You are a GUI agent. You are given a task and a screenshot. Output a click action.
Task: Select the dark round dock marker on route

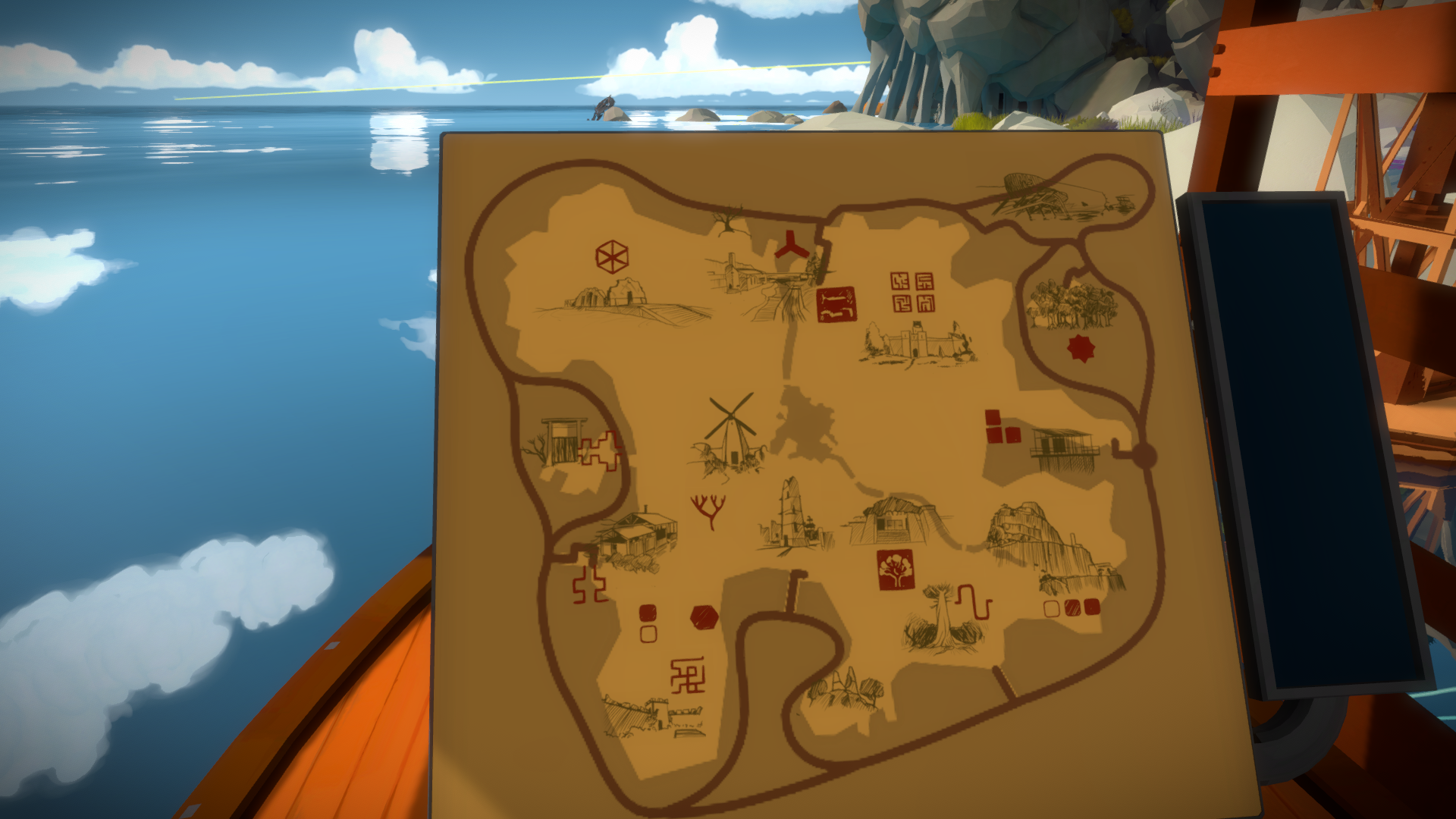[x=1144, y=456]
